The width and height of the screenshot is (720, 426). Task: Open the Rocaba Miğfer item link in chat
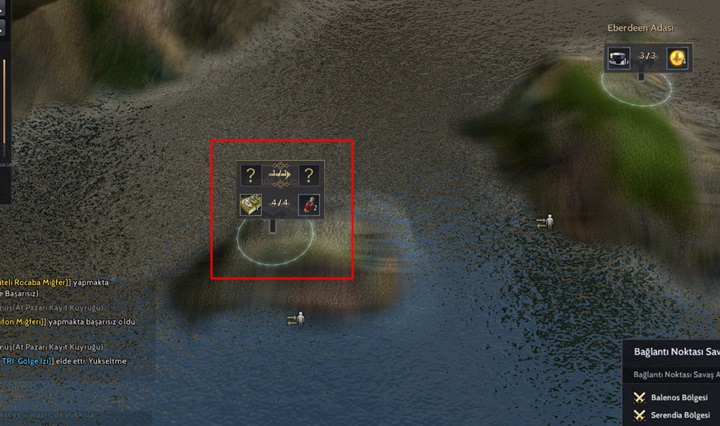[36, 283]
